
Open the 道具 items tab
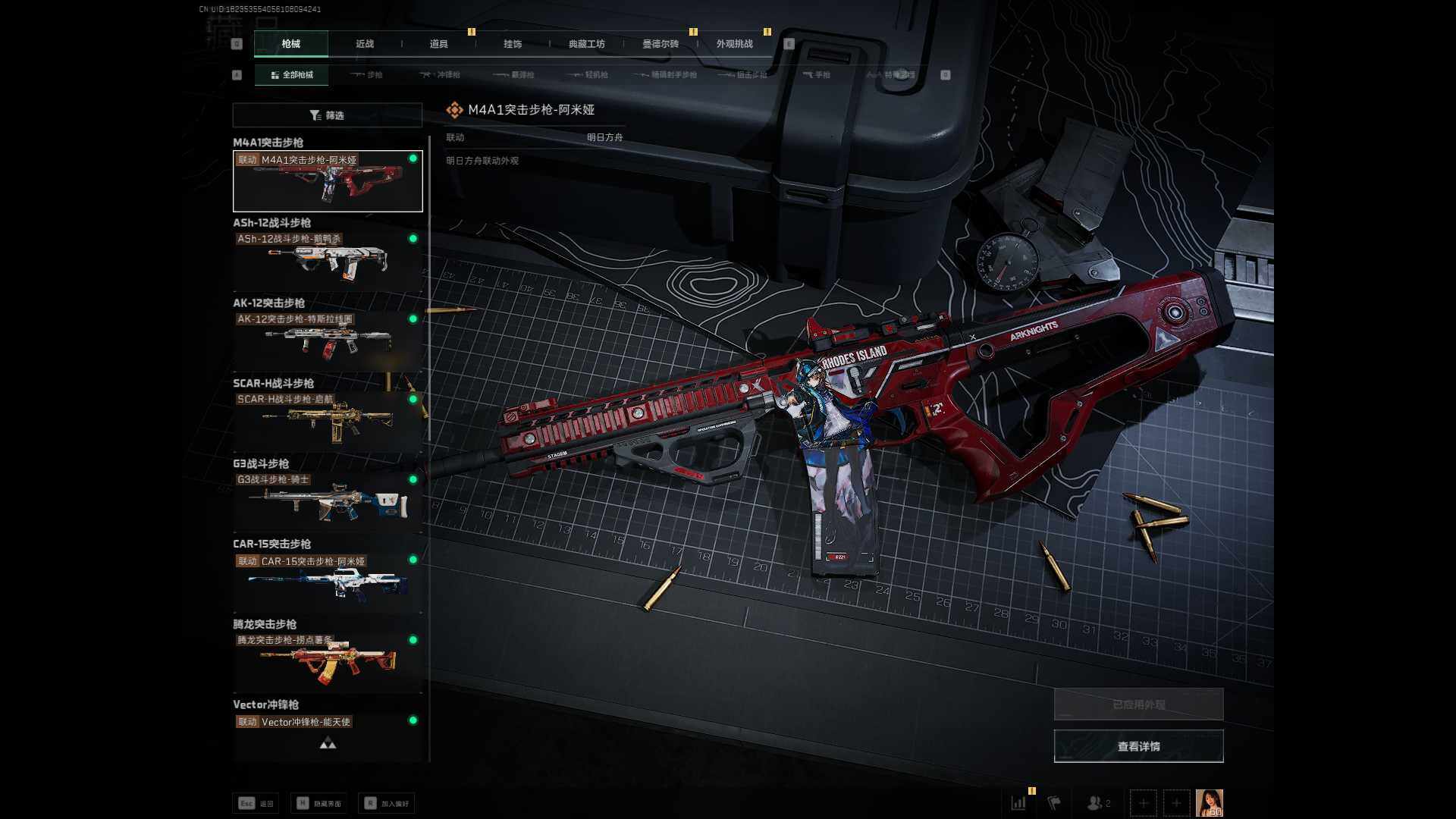click(x=438, y=44)
